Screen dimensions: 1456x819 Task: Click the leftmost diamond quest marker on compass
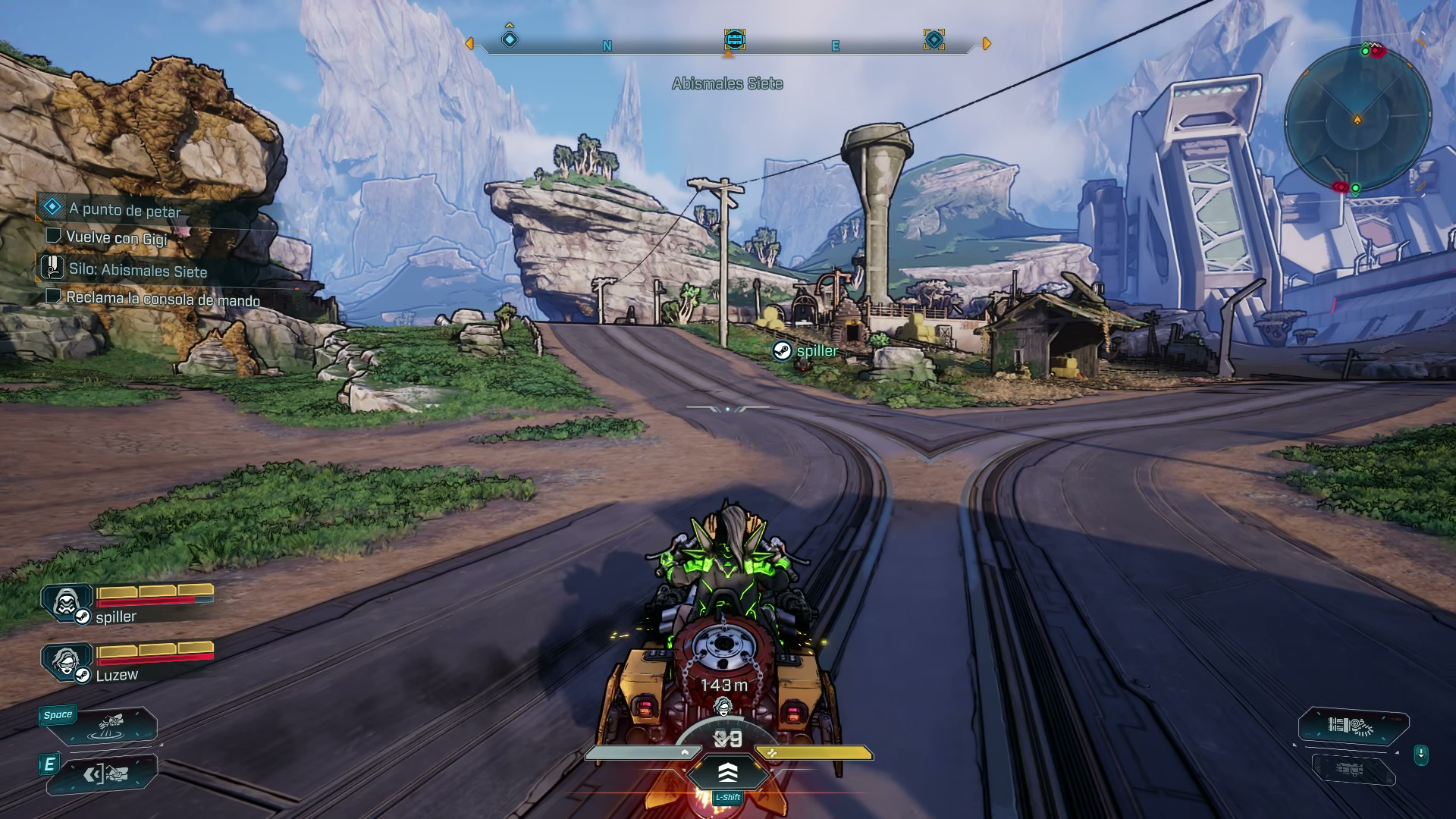[x=510, y=39]
